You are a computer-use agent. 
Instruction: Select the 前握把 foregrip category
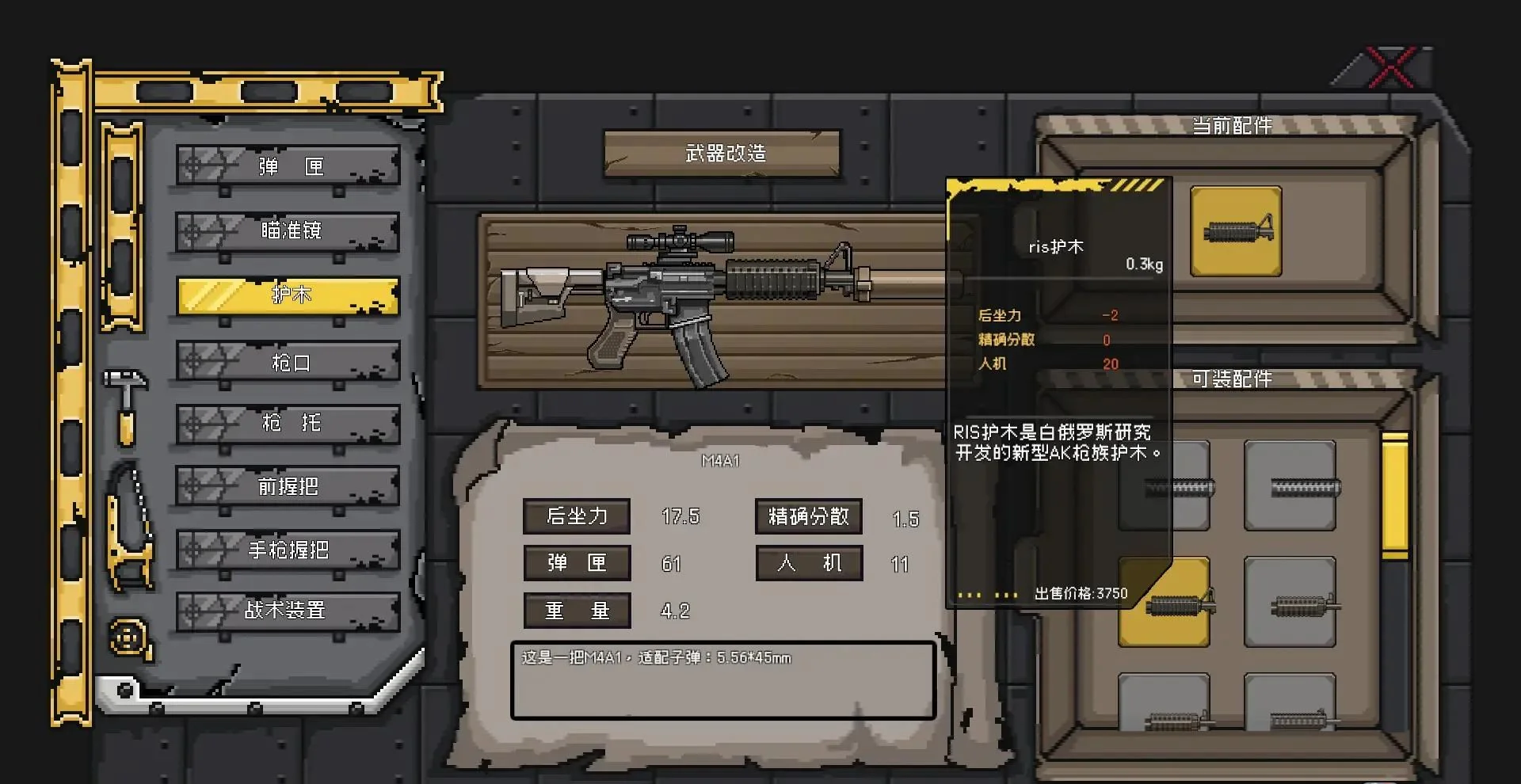tap(287, 486)
